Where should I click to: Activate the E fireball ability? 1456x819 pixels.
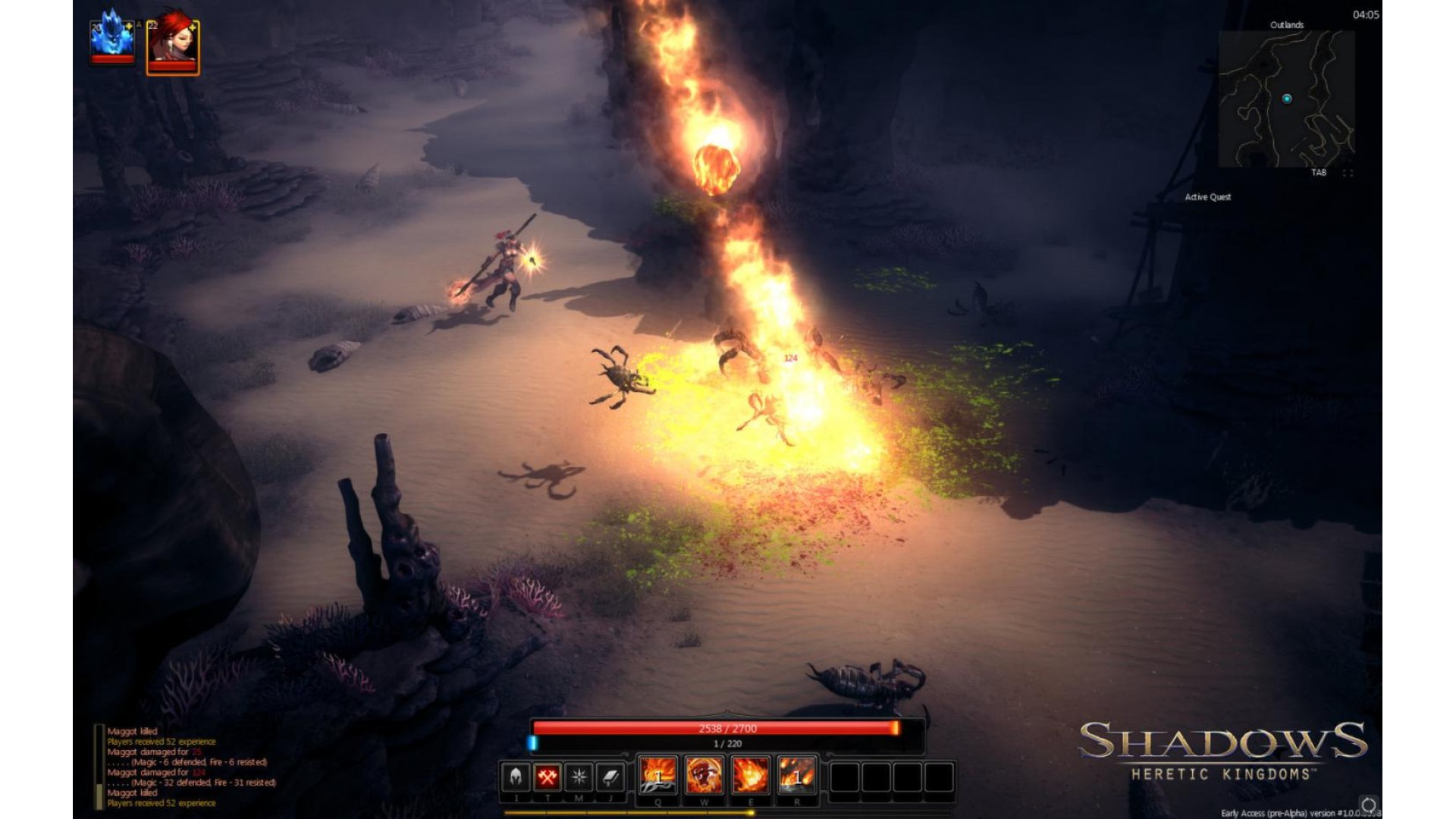click(751, 776)
